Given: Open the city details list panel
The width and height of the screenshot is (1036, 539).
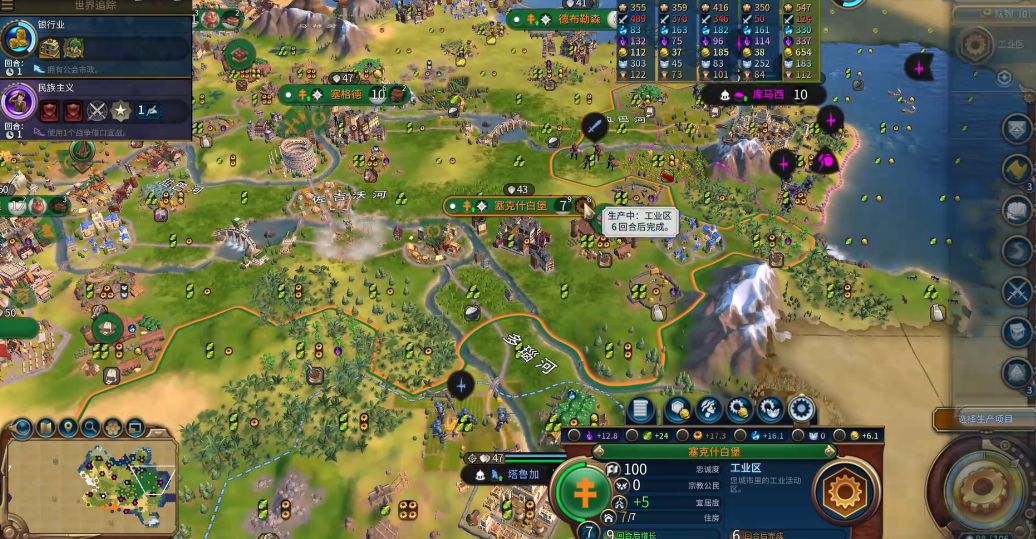Looking at the screenshot, I should coord(641,409).
